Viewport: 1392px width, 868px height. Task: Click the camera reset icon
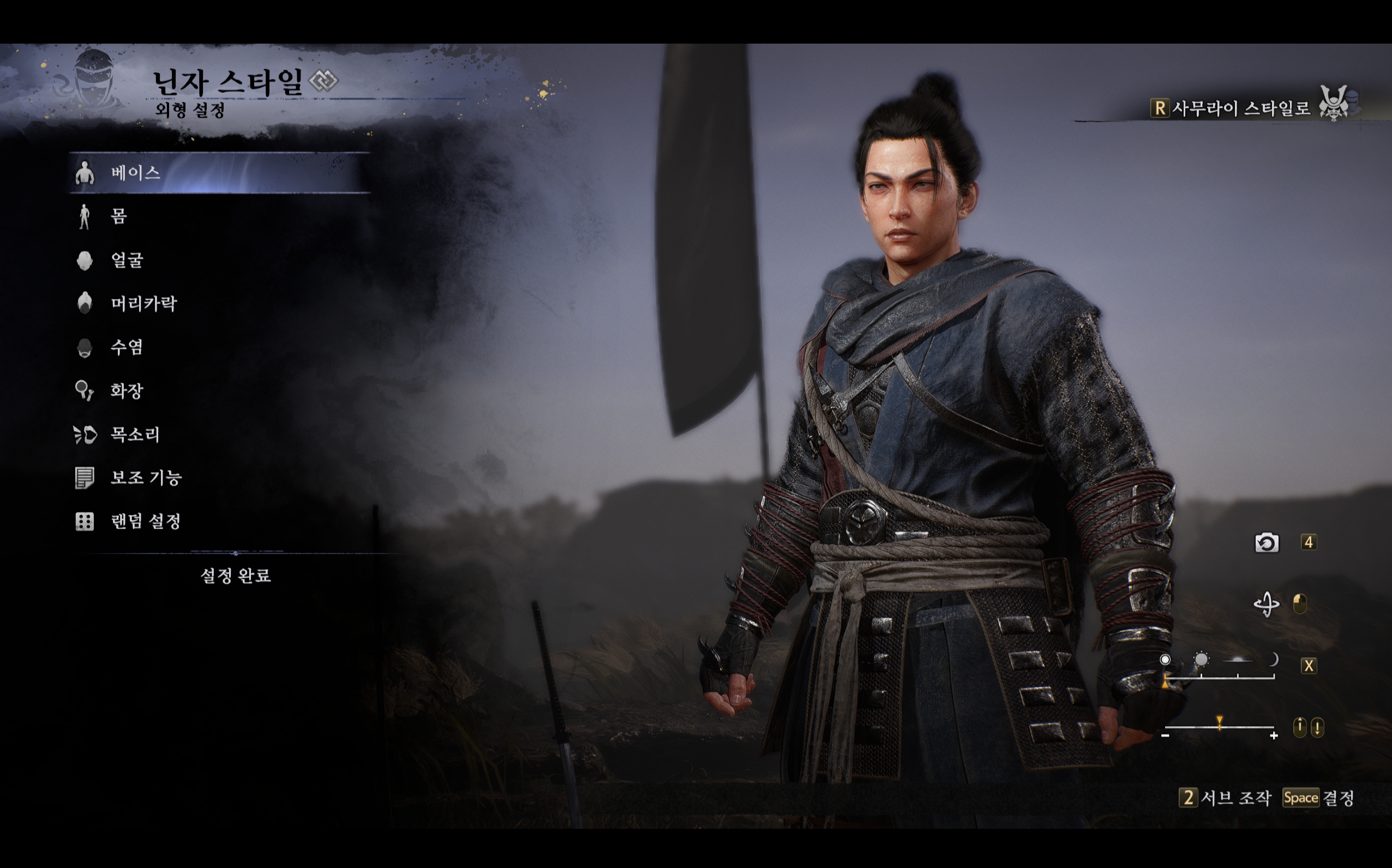tap(1266, 542)
